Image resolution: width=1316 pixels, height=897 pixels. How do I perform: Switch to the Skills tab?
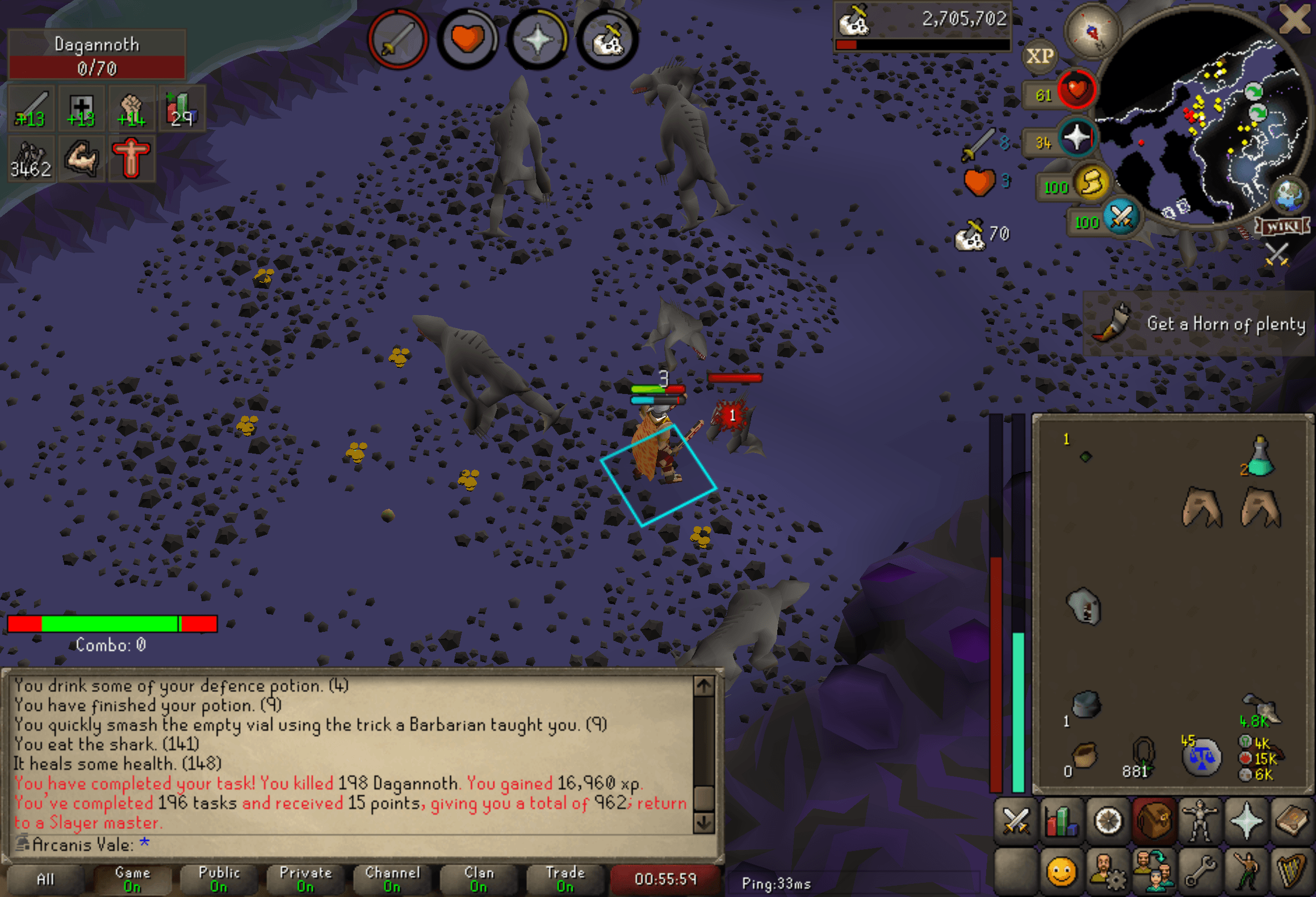1062,821
